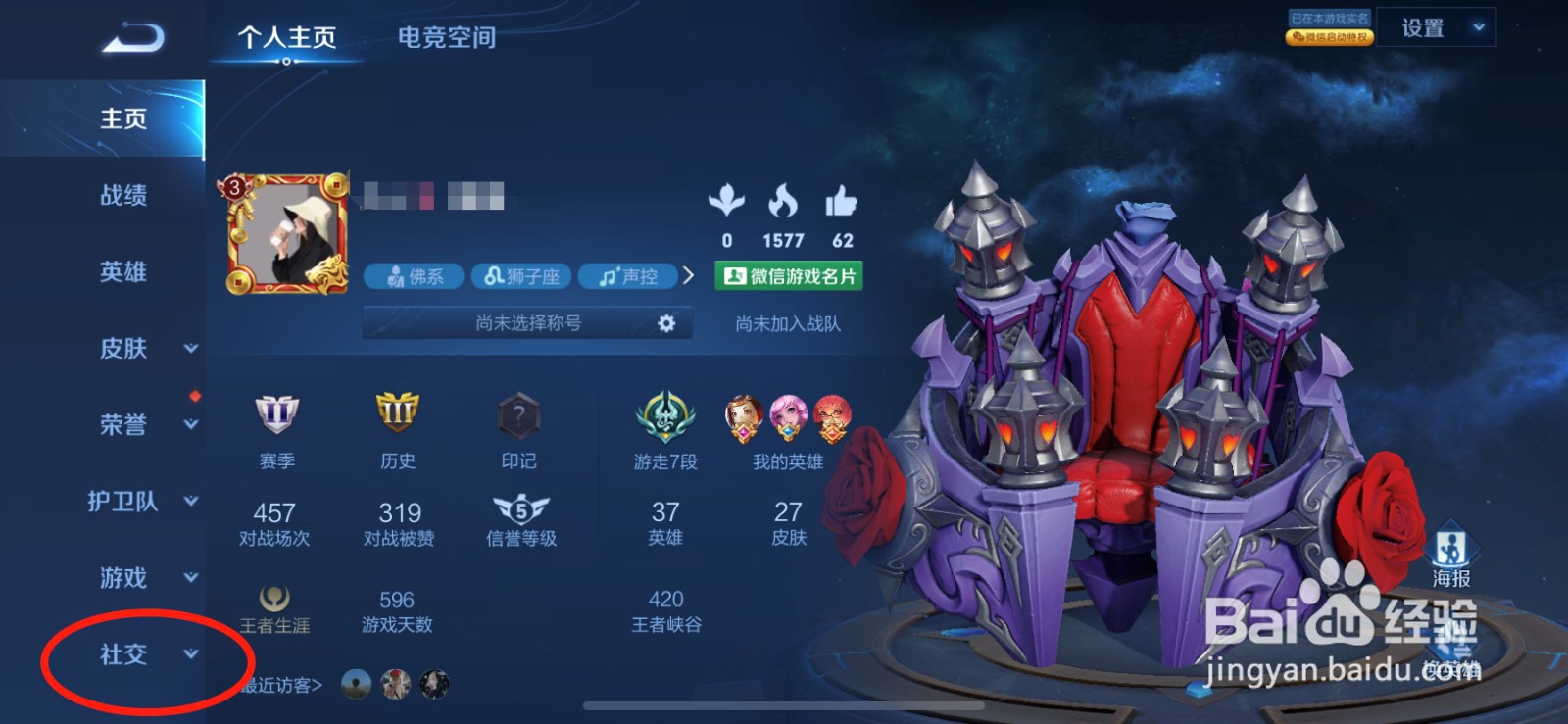Click the 声控 music tag pill
Viewport: 1568px width, 724px height.
(630, 276)
